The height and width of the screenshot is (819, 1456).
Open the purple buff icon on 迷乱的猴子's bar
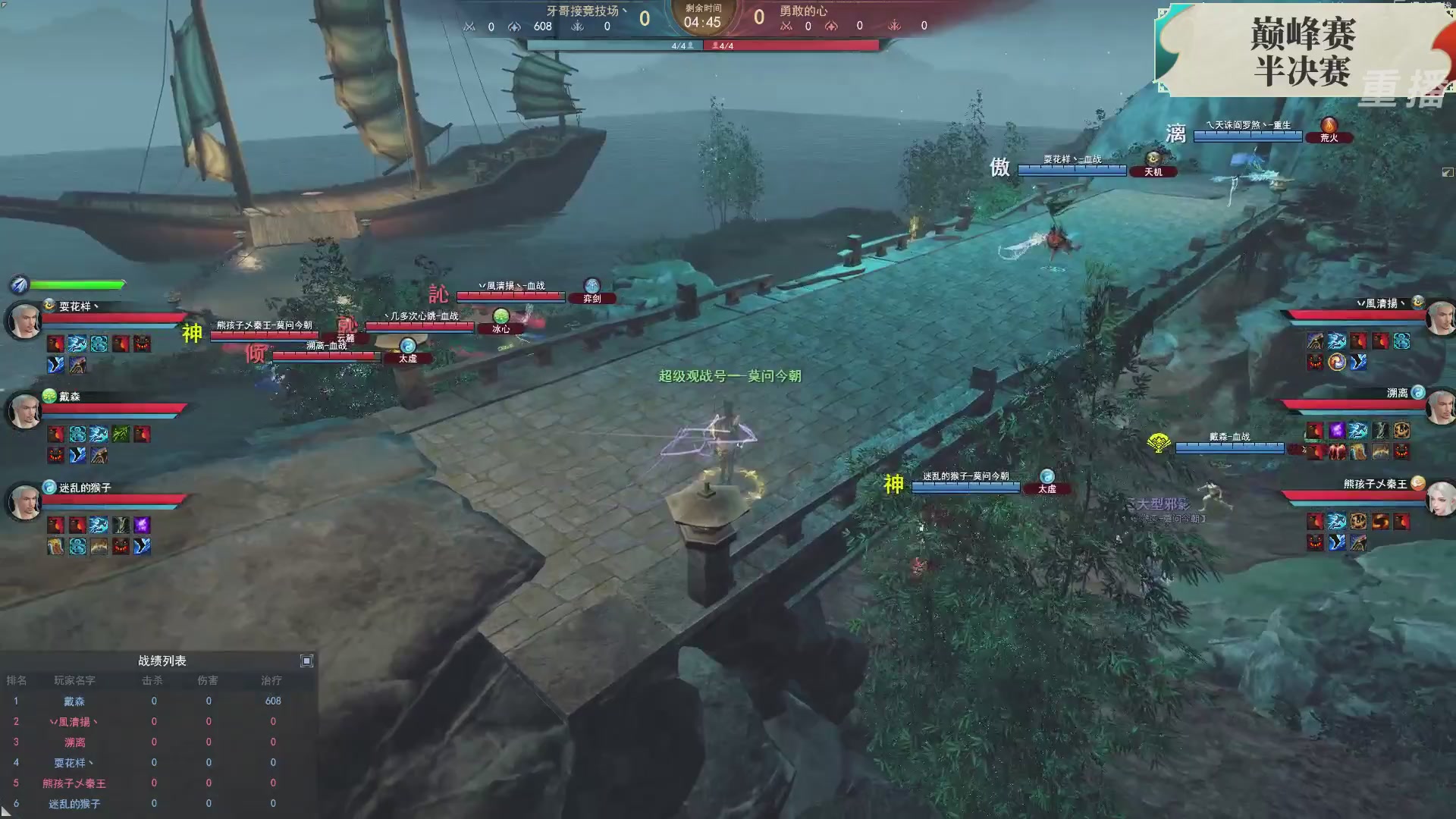(141, 524)
